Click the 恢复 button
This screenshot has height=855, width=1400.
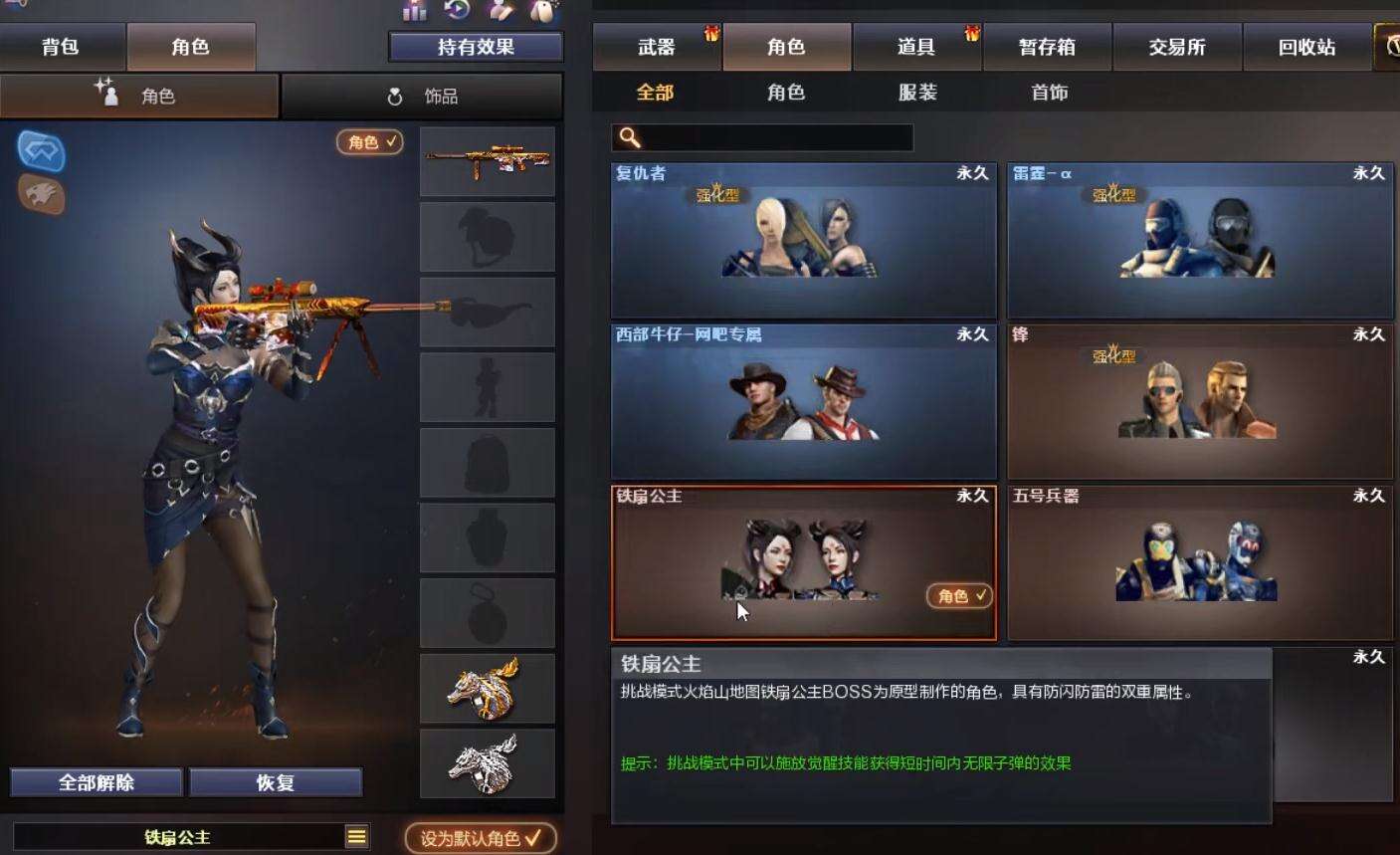(276, 781)
